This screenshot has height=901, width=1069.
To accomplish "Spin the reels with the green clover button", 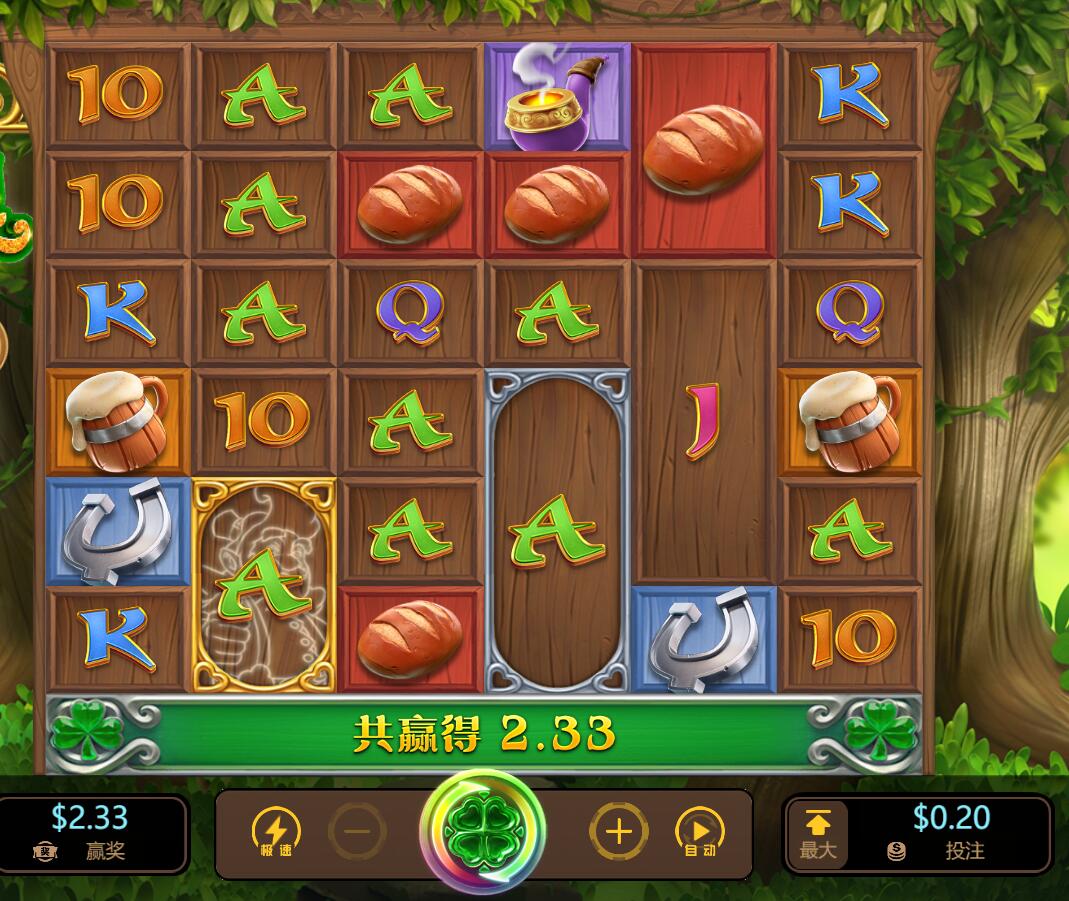I will (483, 831).
